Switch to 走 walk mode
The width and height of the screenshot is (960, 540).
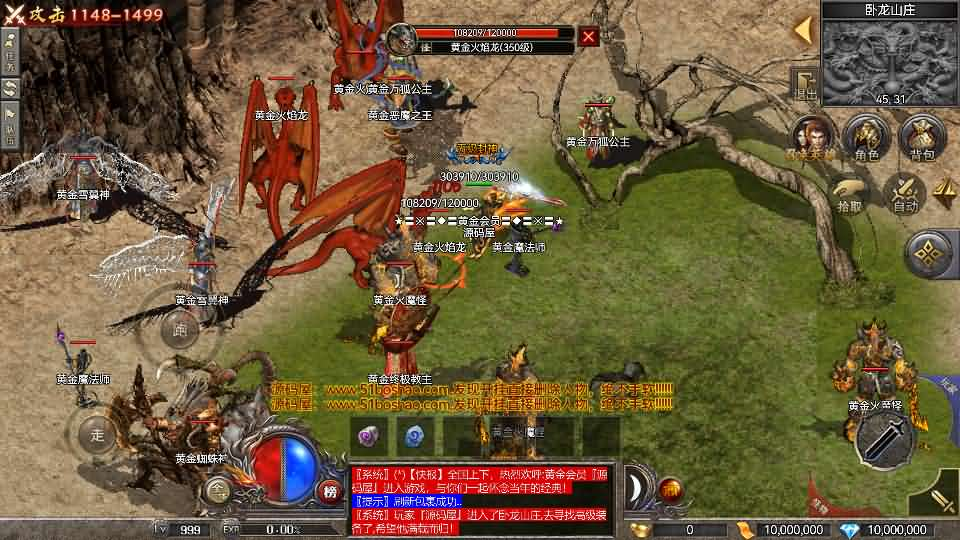[97, 434]
